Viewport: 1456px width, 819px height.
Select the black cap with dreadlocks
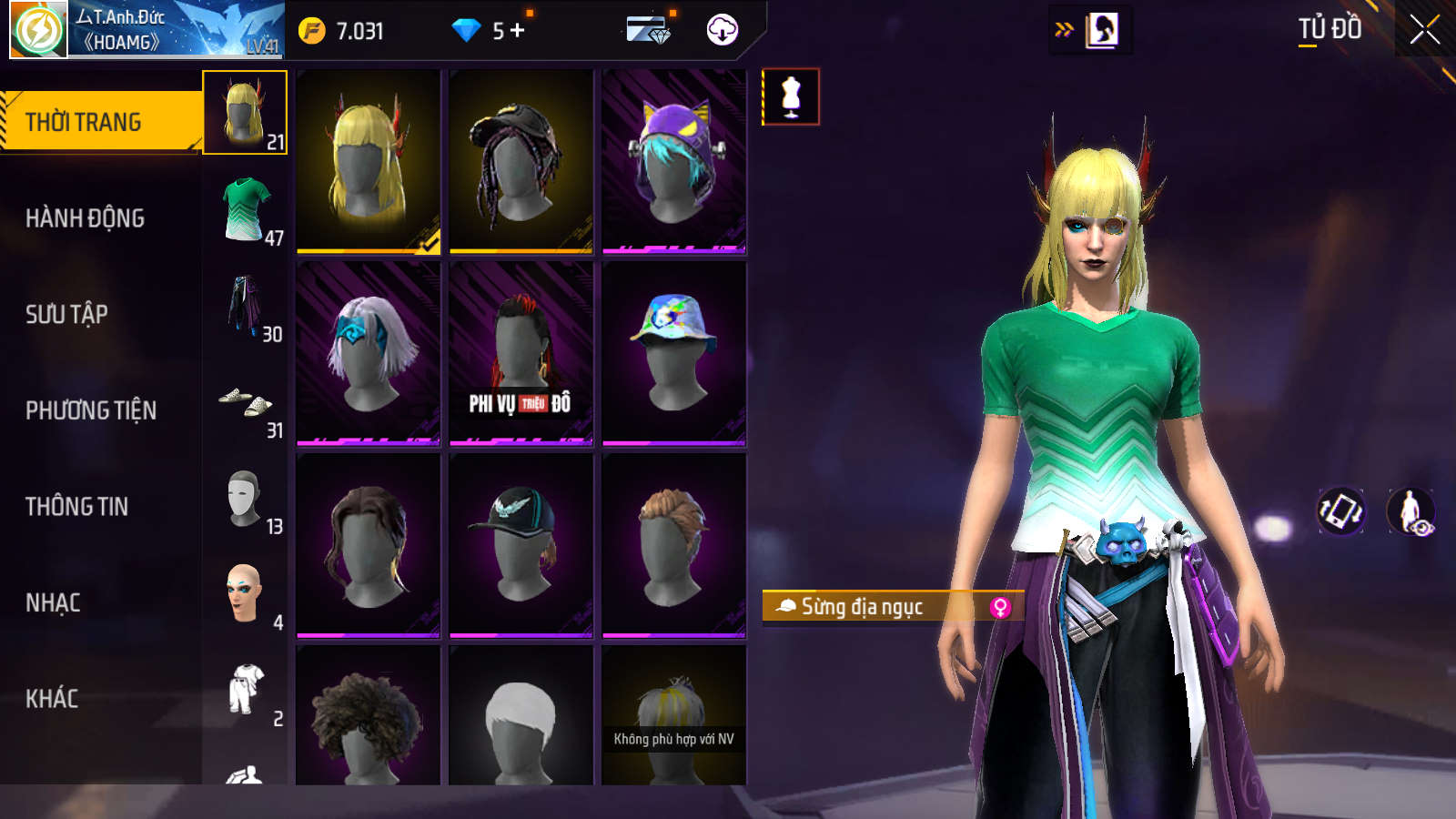(521, 160)
